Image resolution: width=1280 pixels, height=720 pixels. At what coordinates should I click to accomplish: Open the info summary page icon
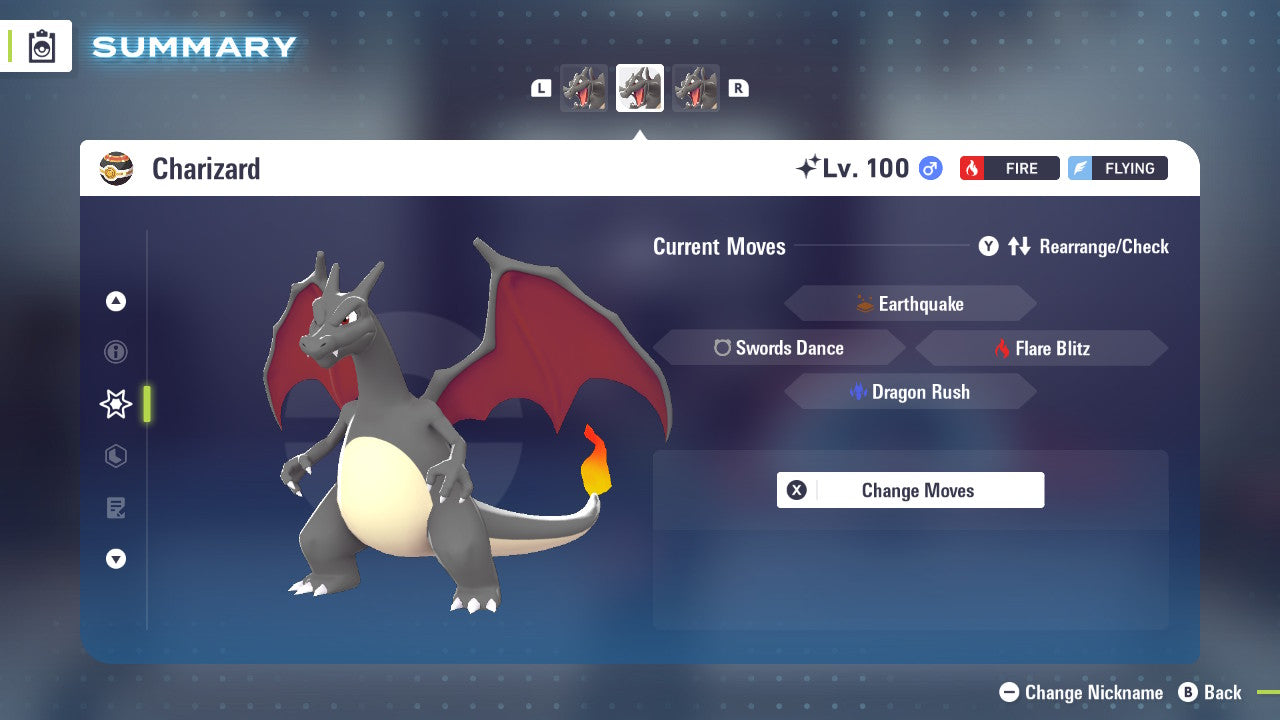(x=115, y=352)
